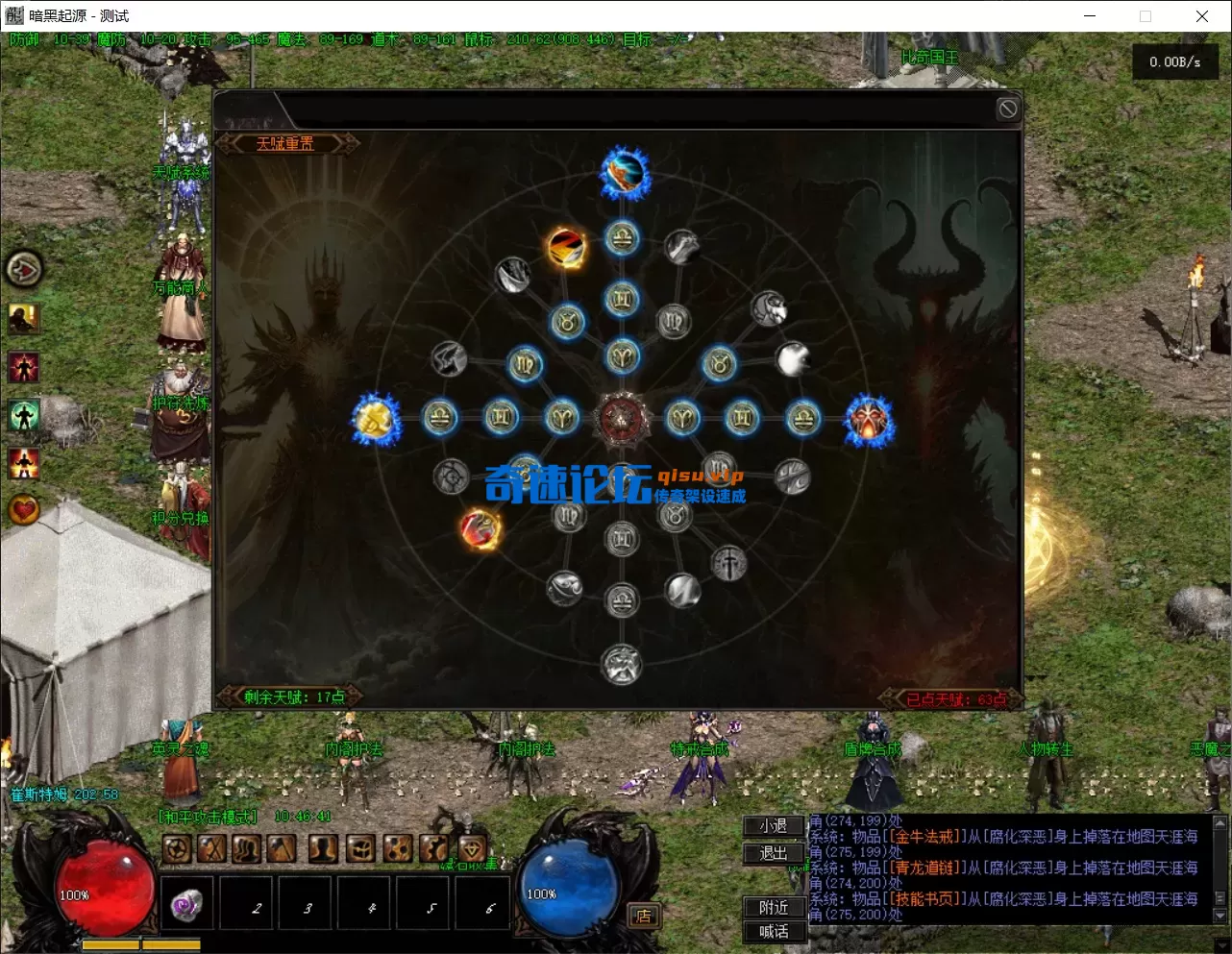The image size is (1232, 954).
Task: Click the 退出 exit button
Action: (774, 853)
